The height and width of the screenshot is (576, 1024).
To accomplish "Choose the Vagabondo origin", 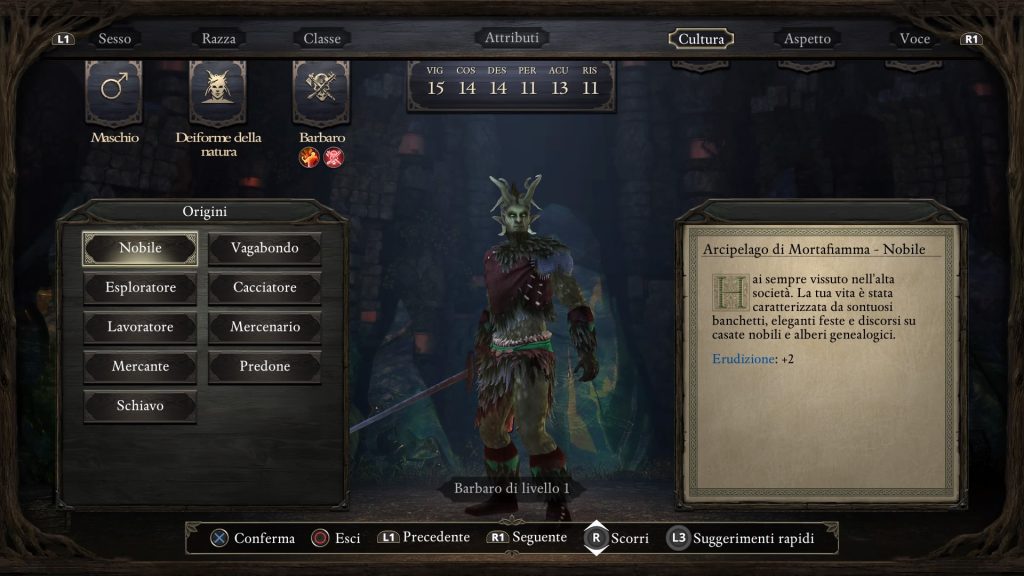I will [265, 248].
